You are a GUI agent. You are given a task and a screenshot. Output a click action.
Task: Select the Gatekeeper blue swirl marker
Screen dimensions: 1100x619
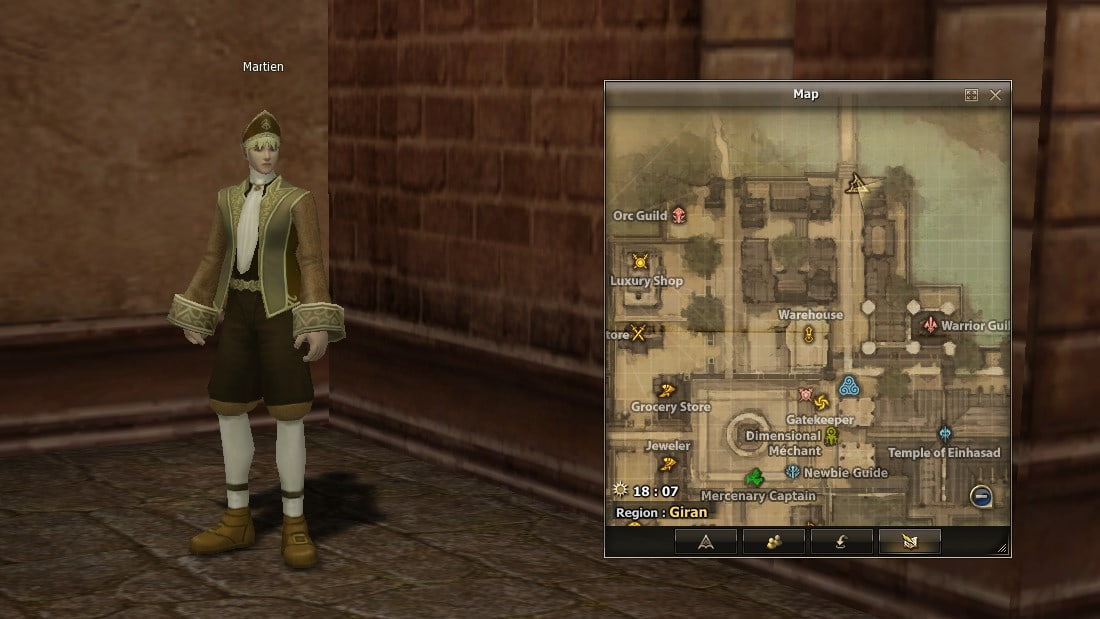(849, 386)
